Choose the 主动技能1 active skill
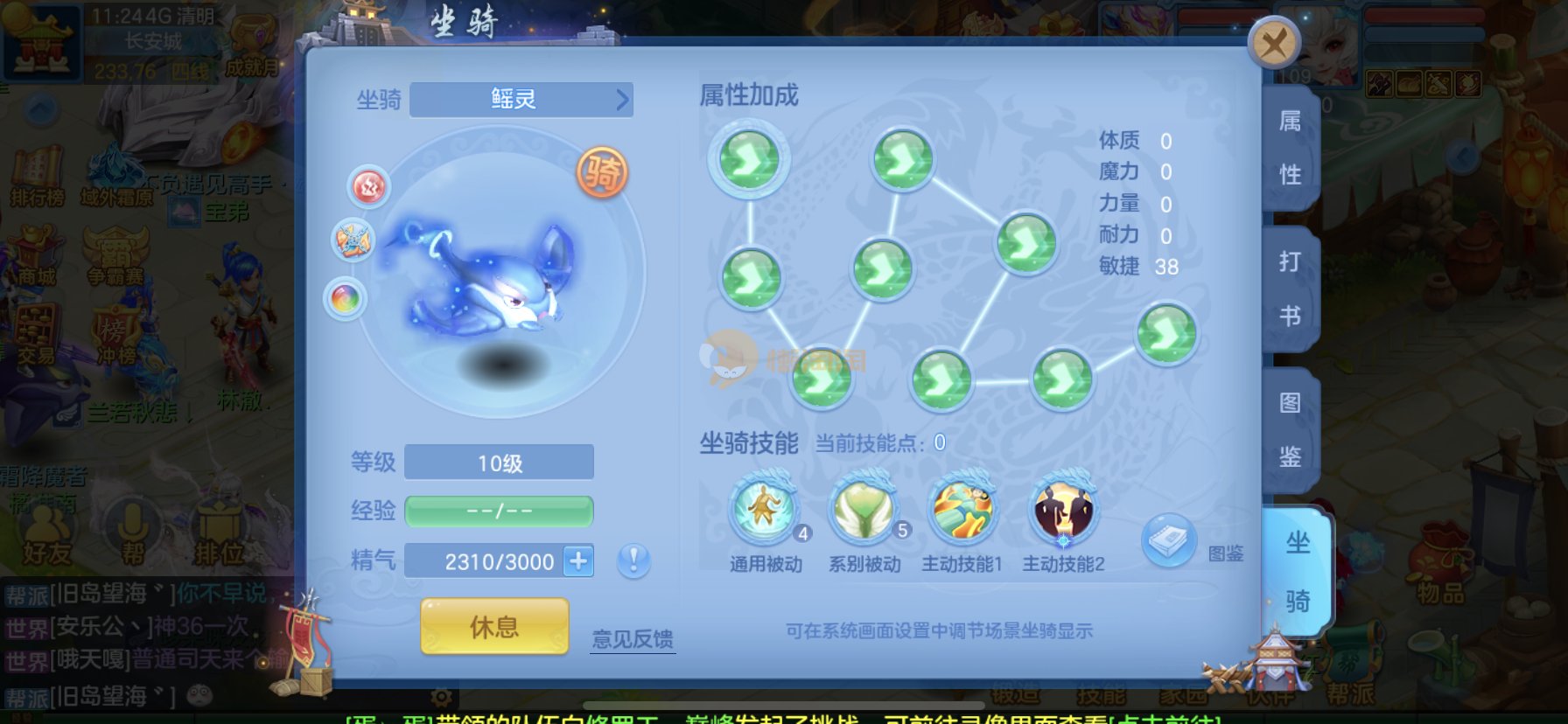1568x724 pixels. coord(962,509)
